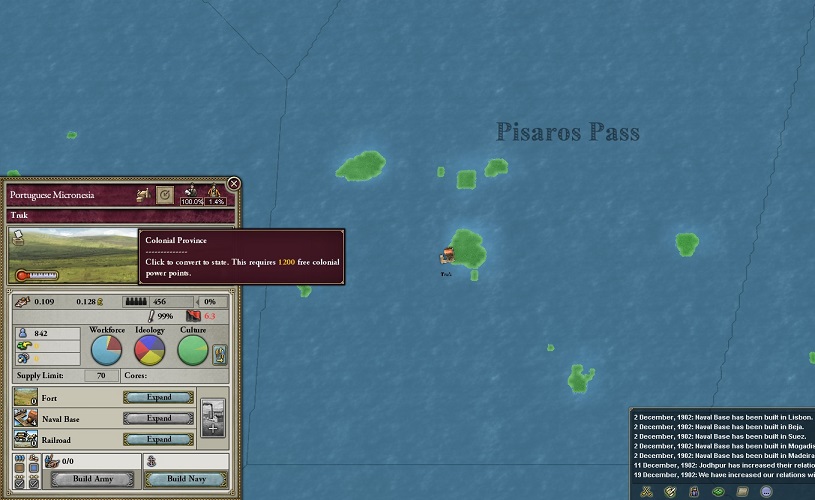
Task: Open the Workforce pie chart
Action: pyautogui.click(x=107, y=350)
